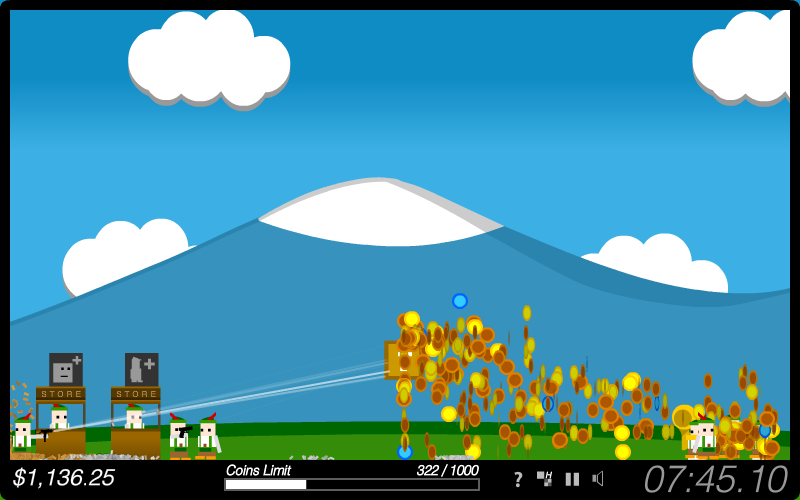Open the help question mark
Image resolution: width=800 pixels, height=500 pixels.
point(518,479)
